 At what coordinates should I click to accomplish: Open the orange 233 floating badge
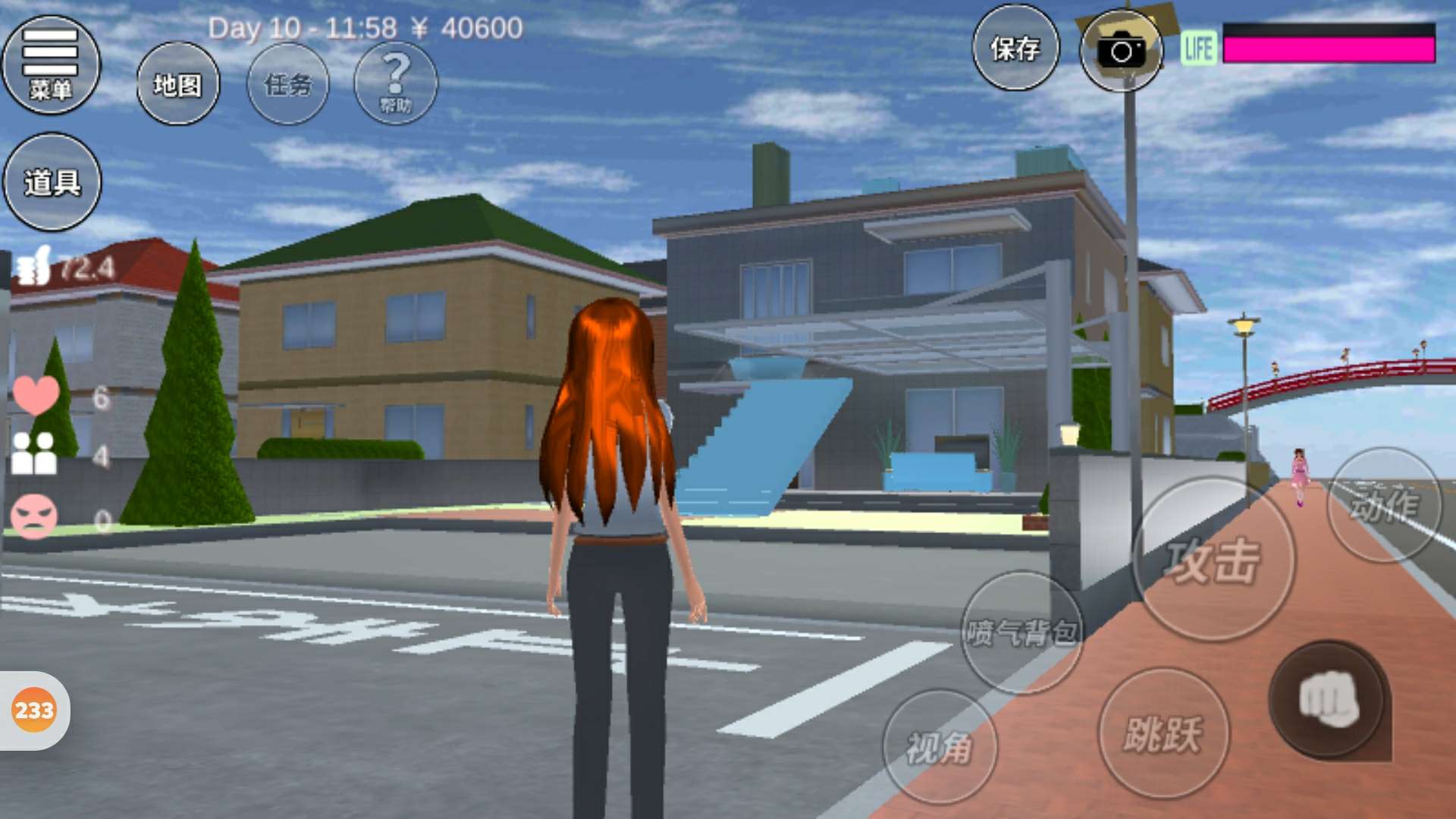tap(34, 711)
